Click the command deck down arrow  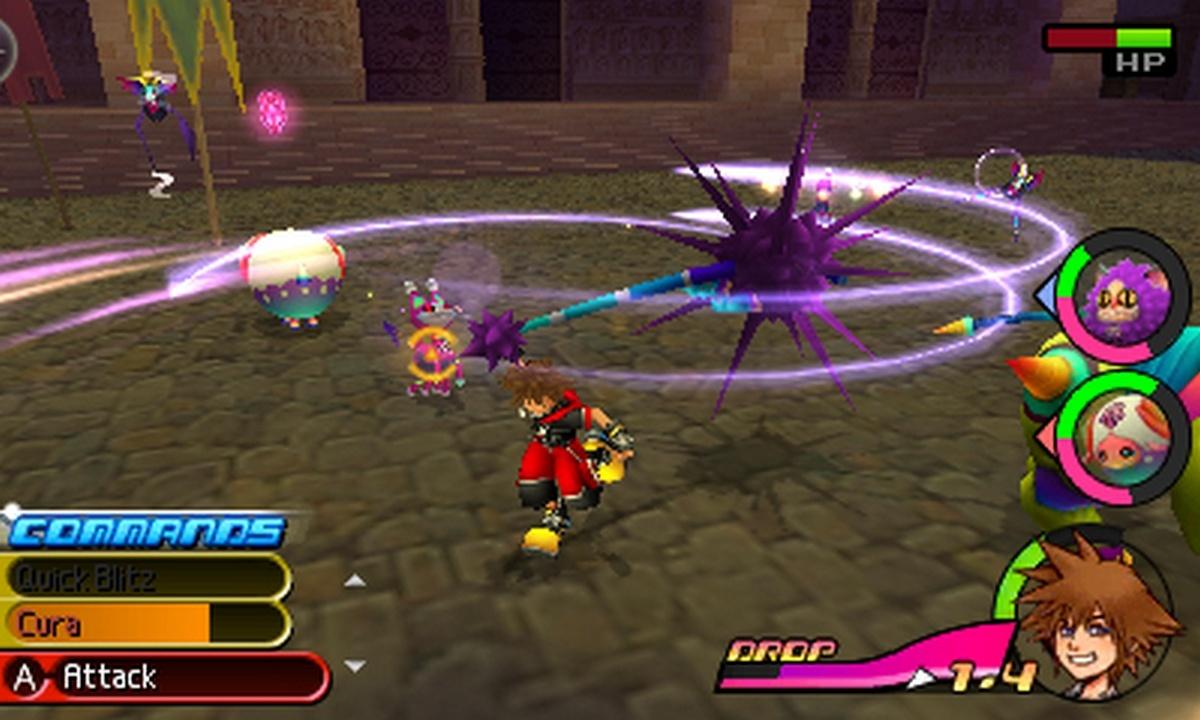[355, 666]
